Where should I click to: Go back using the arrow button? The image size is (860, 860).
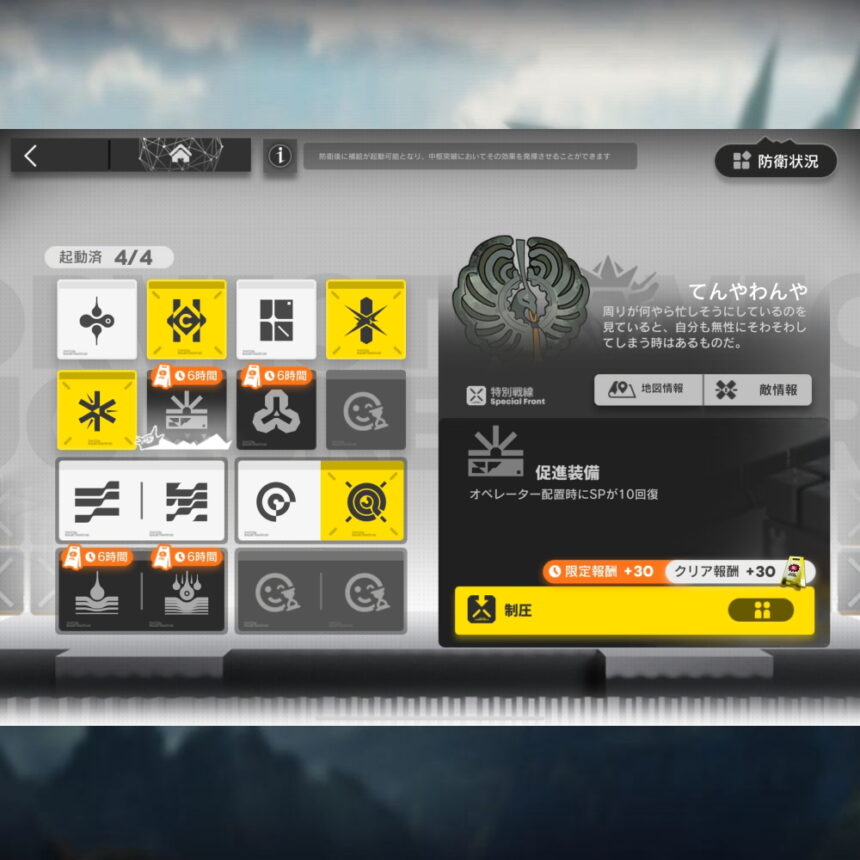tap(31, 156)
